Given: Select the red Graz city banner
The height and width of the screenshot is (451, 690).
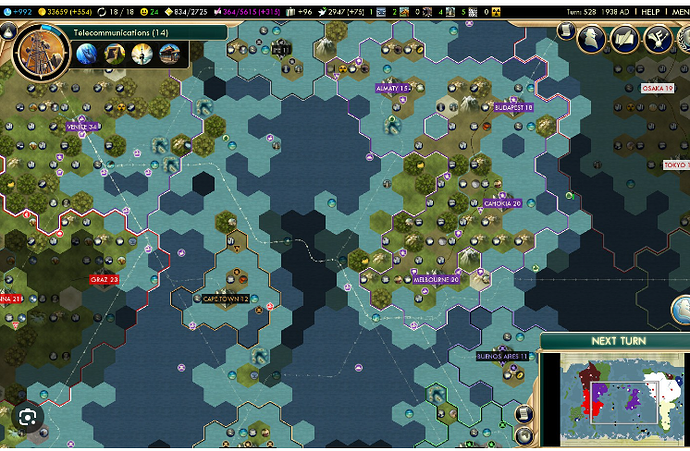Looking at the screenshot, I should coord(104,279).
